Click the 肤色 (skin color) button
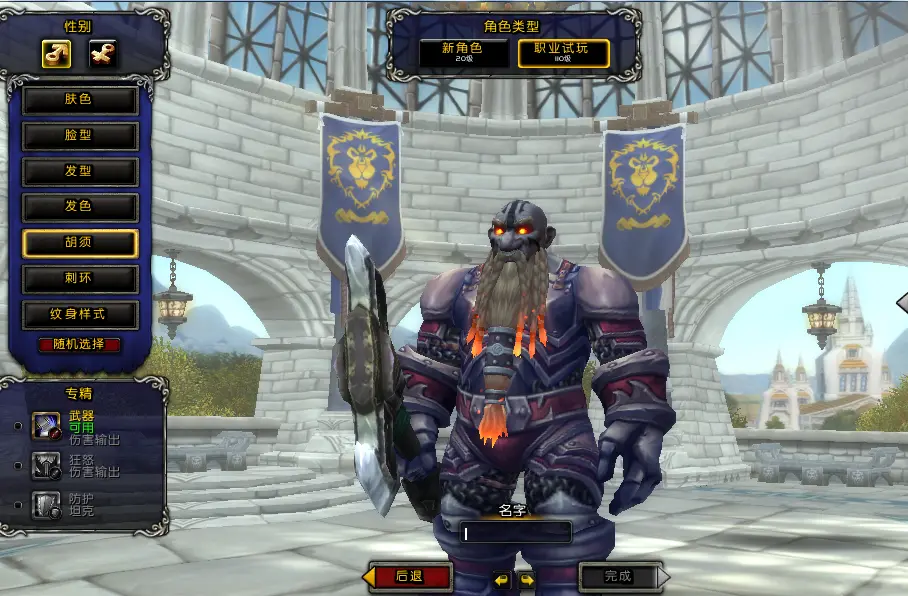Viewport: 908px width, 596px height. tap(80, 100)
